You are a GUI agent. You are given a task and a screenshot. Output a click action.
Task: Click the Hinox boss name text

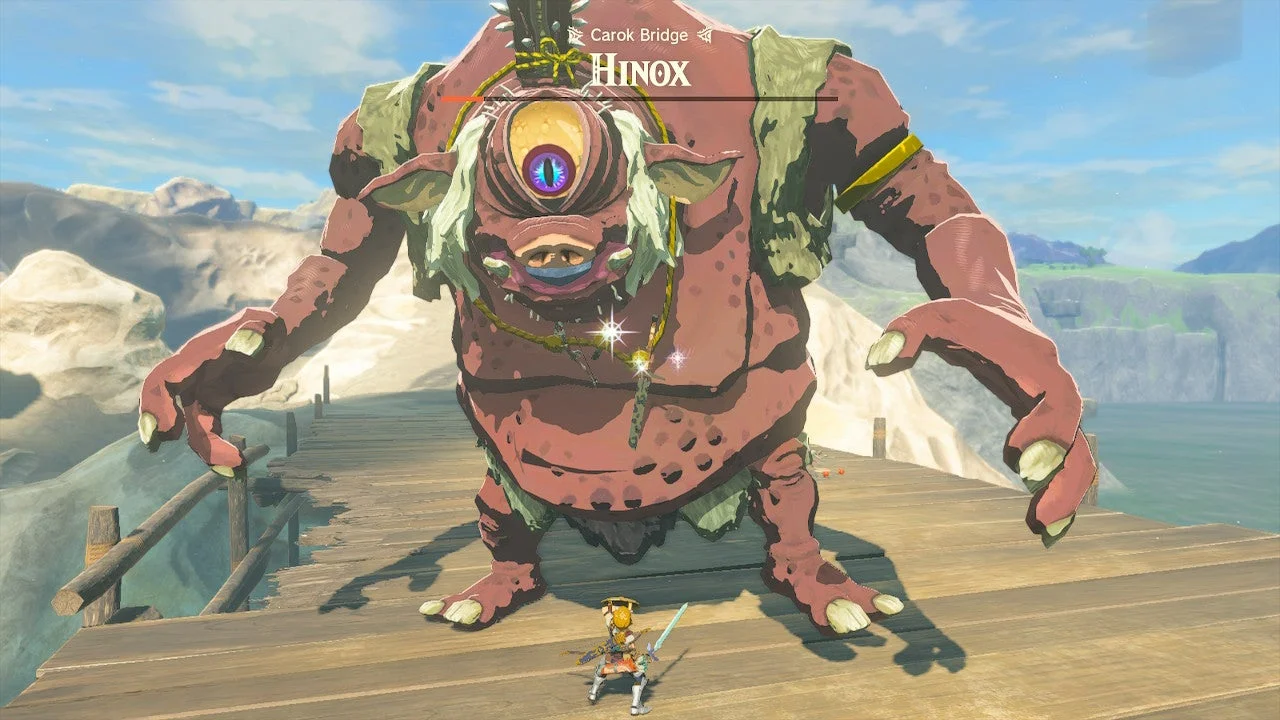point(640,71)
